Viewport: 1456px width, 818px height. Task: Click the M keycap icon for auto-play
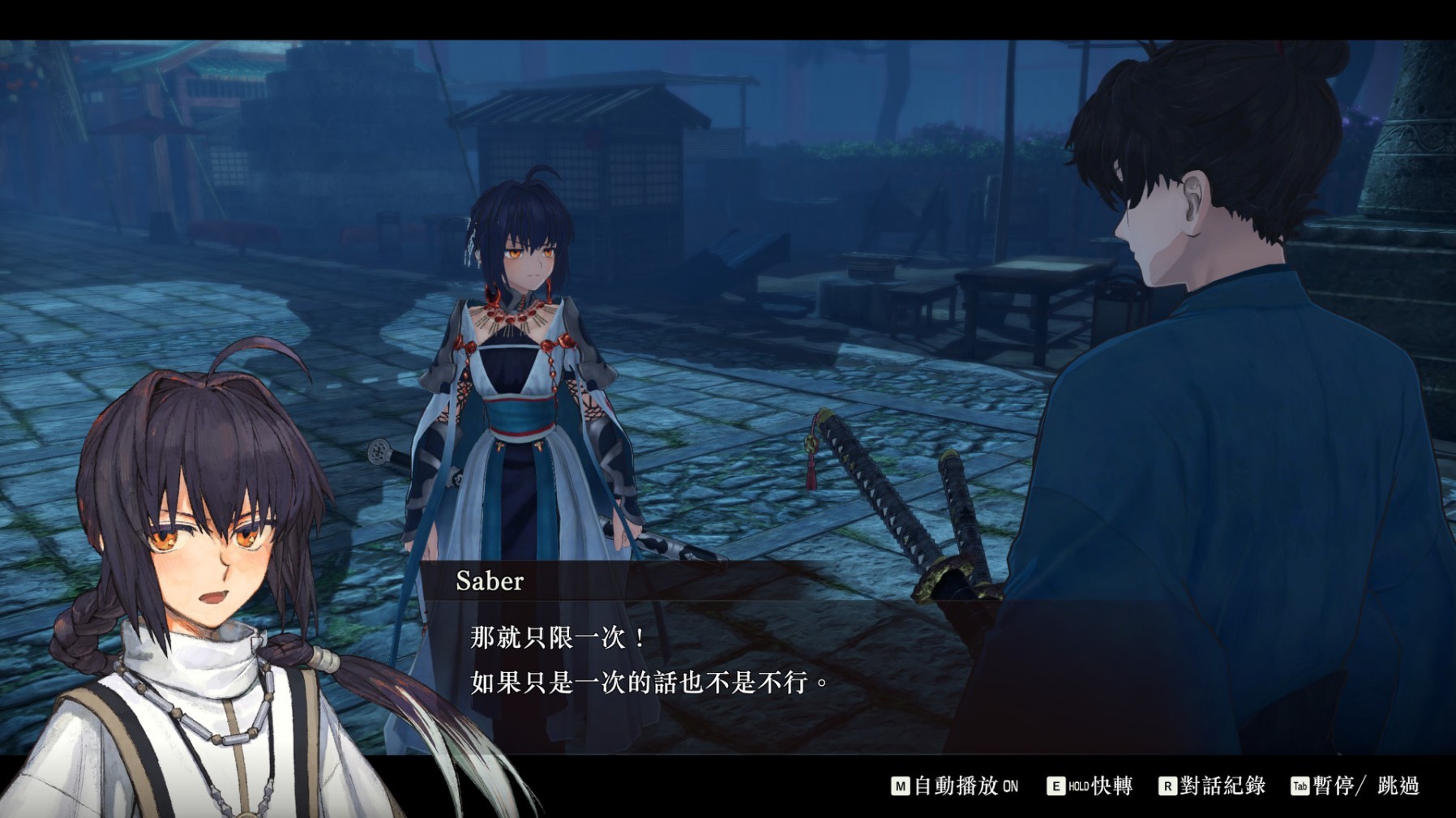pos(900,785)
